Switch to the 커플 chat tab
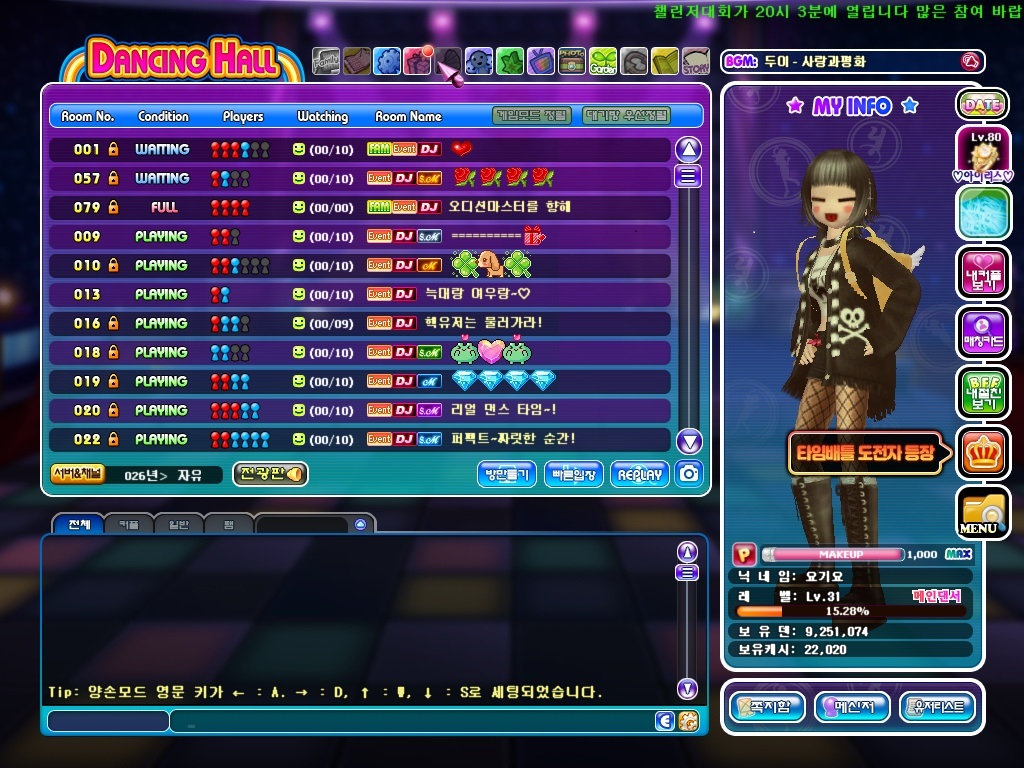 coord(129,524)
